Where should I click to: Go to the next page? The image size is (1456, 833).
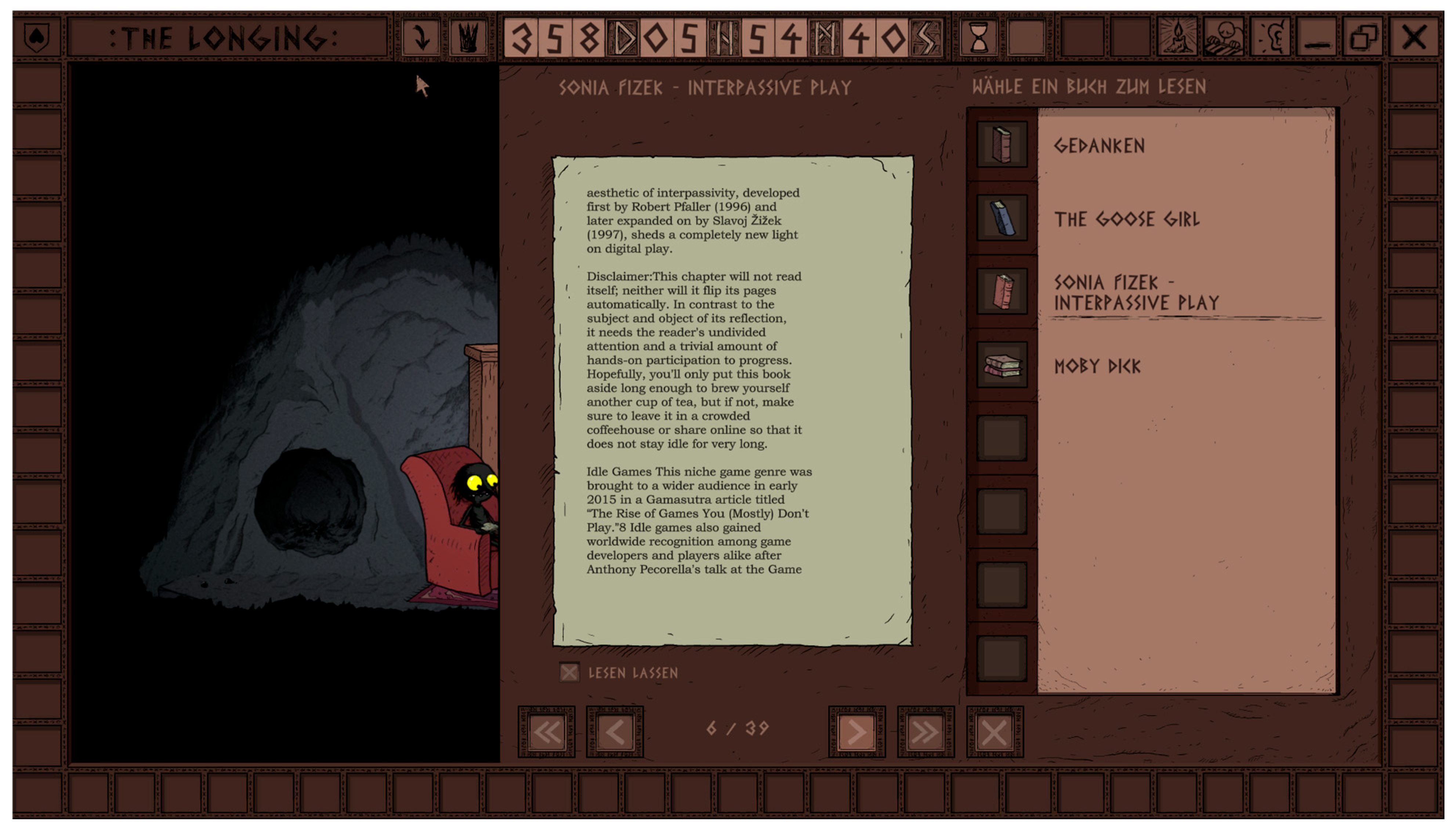(x=856, y=732)
